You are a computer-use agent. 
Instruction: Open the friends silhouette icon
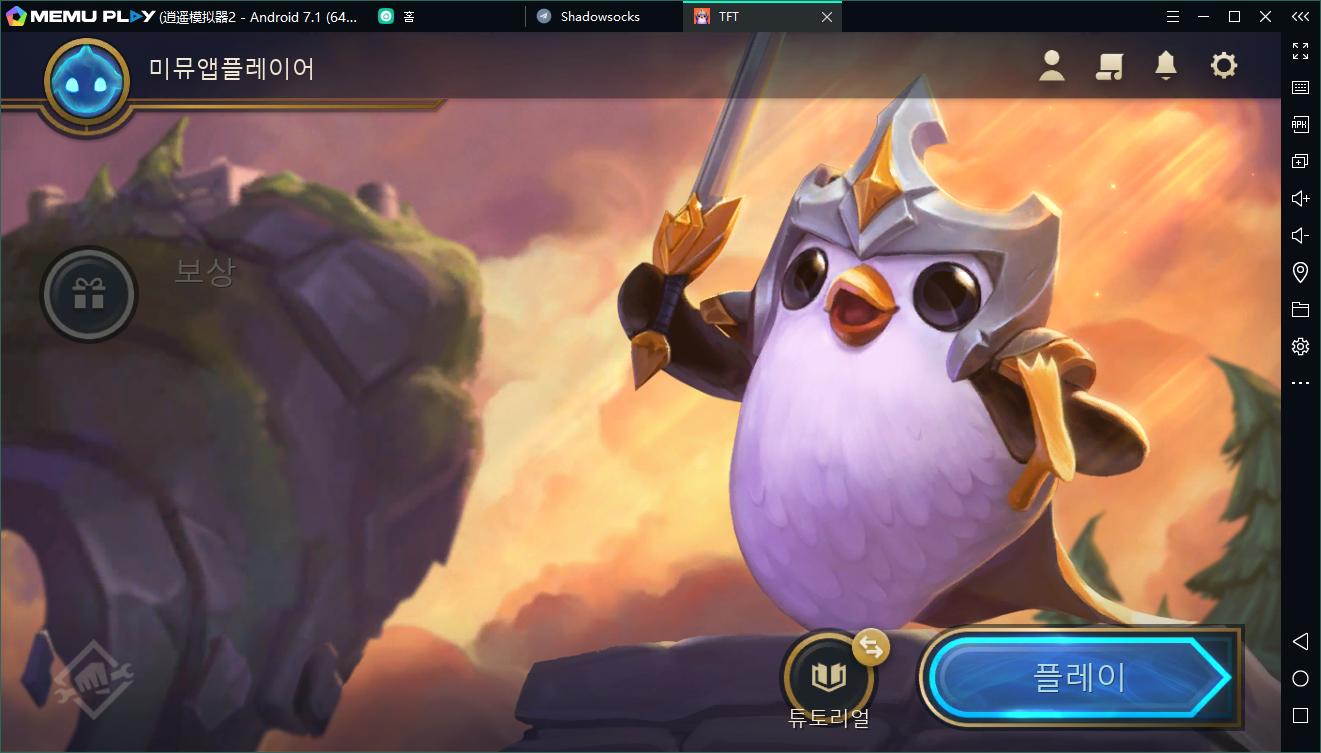[1051, 66]
